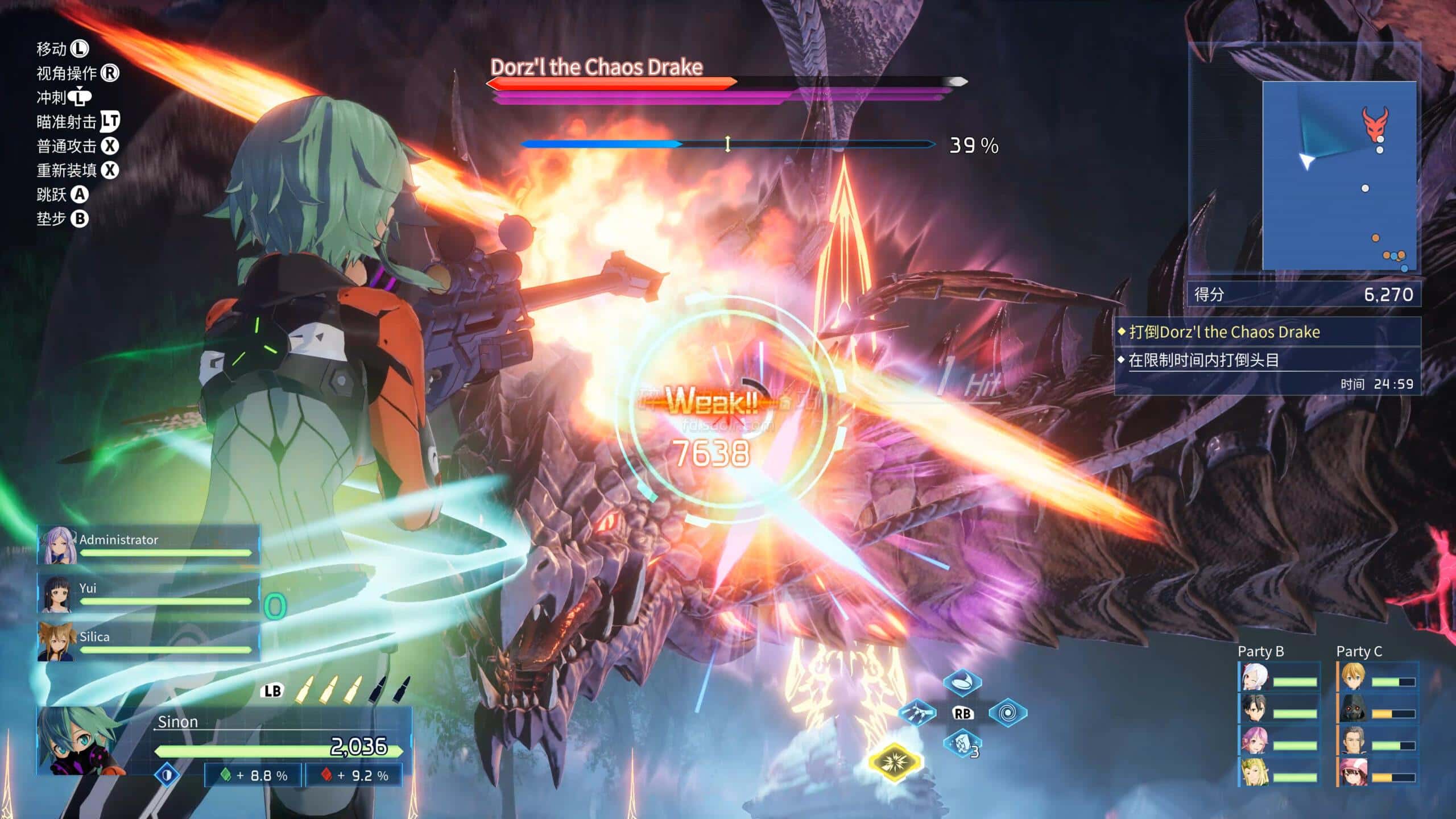1456x819 pixels.
Task: Choose Yui in the party list
Action: tap(148, 593)
